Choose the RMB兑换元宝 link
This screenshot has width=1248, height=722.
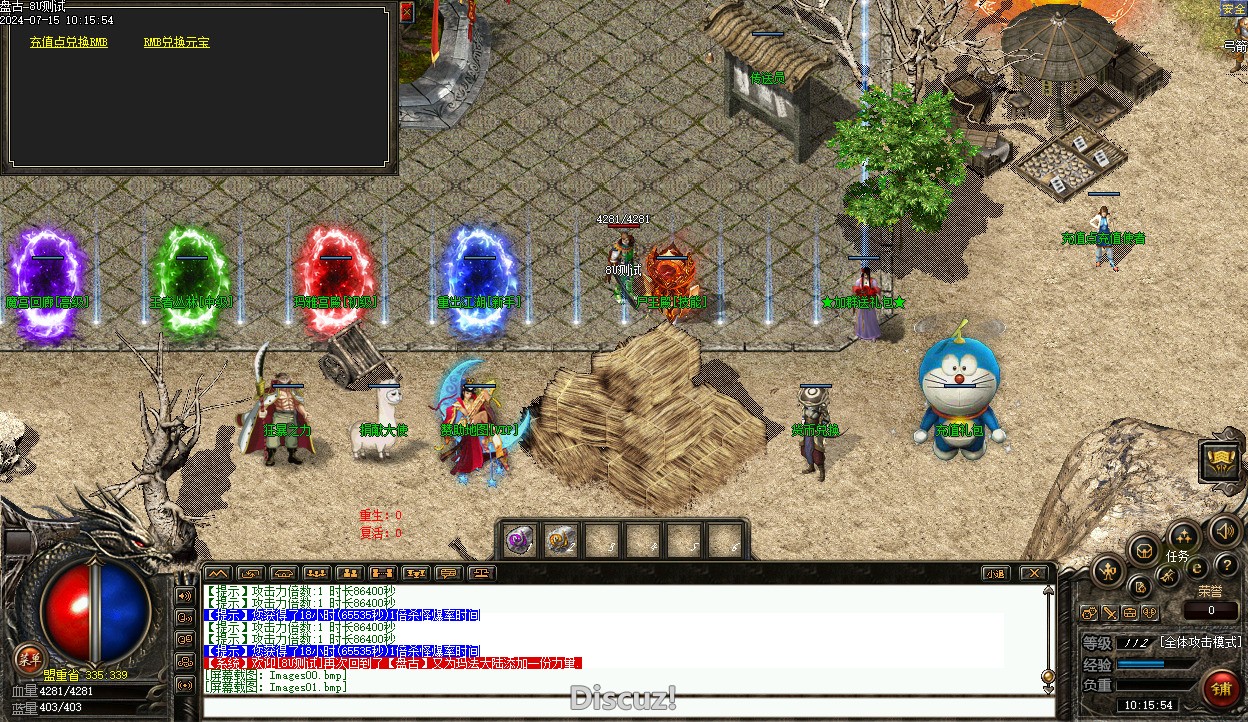pyautogui.click(x=176, y=43)
